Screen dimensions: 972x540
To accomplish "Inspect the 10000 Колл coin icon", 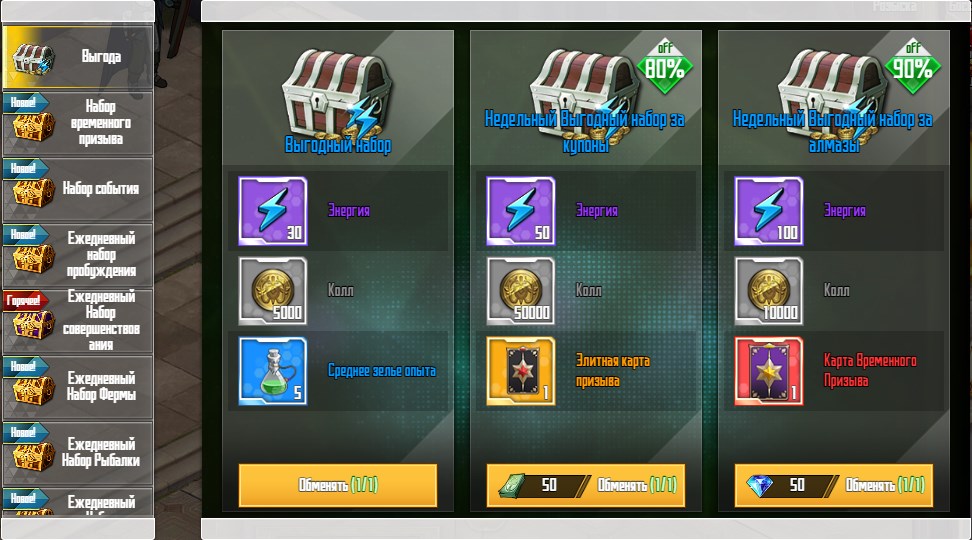I will pyautogui.click(x=768, y=291).
